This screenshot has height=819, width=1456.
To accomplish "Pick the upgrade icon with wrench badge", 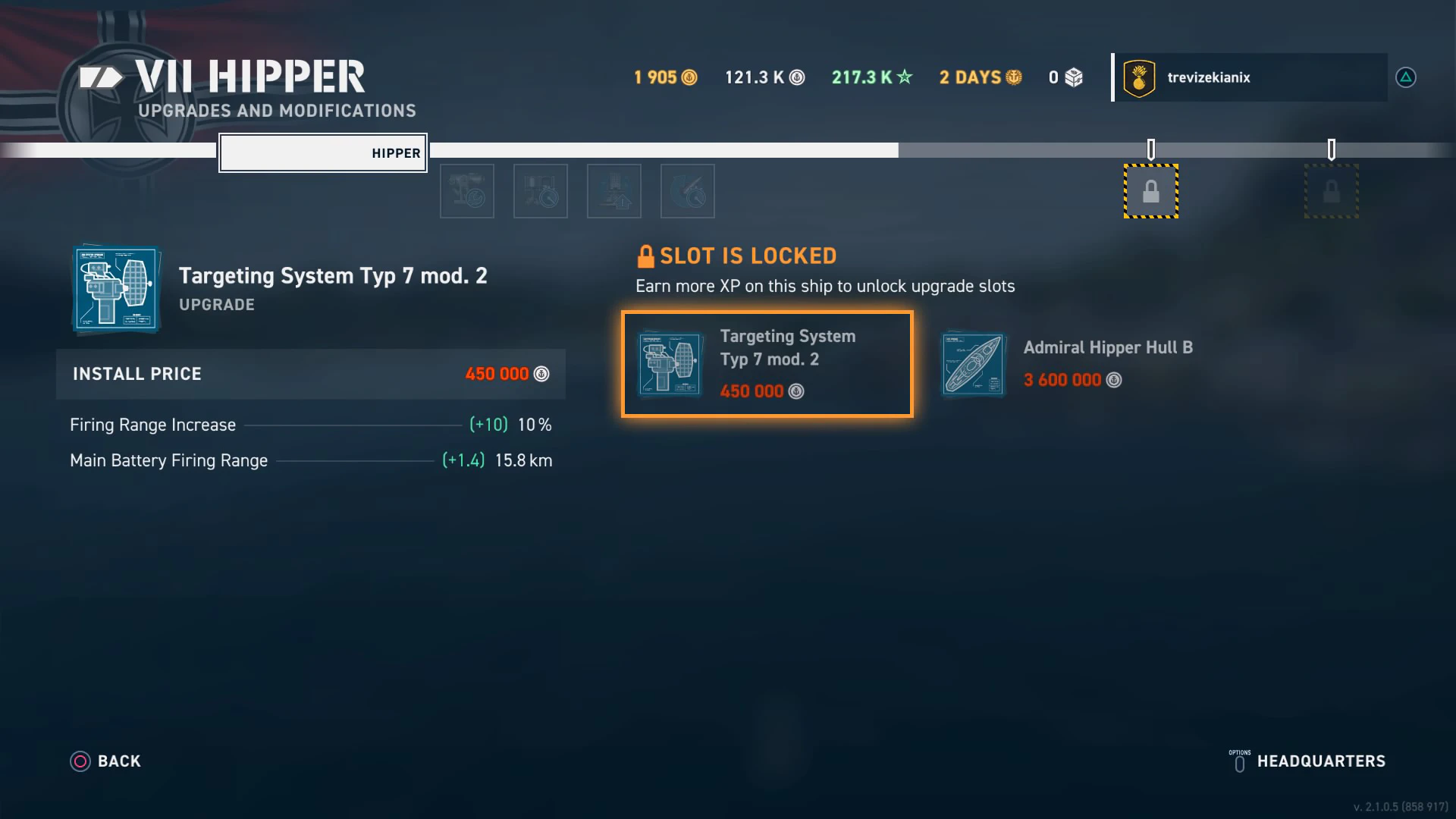I will [x=467, y=191].
